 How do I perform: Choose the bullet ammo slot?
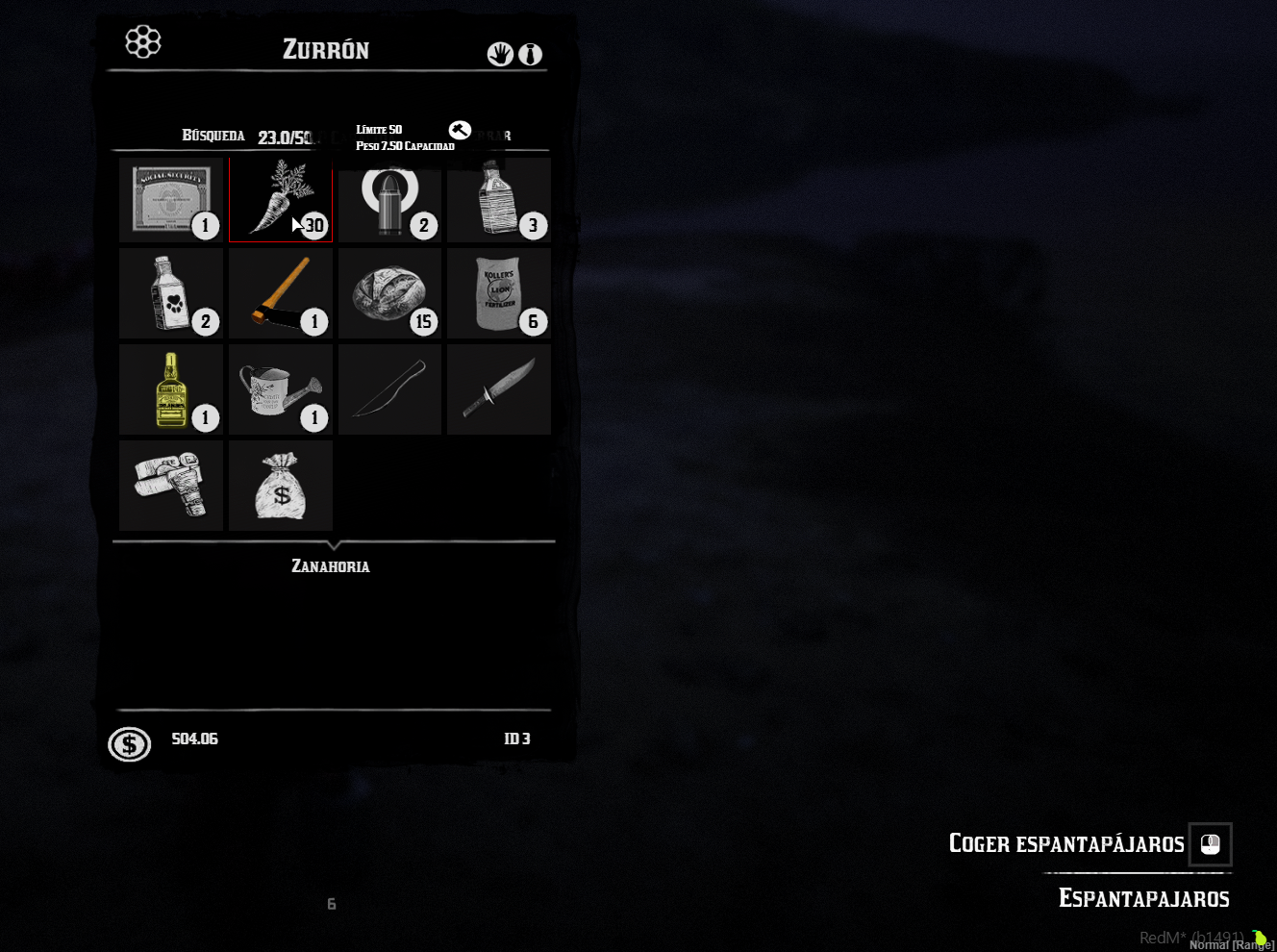pos(389,200)
